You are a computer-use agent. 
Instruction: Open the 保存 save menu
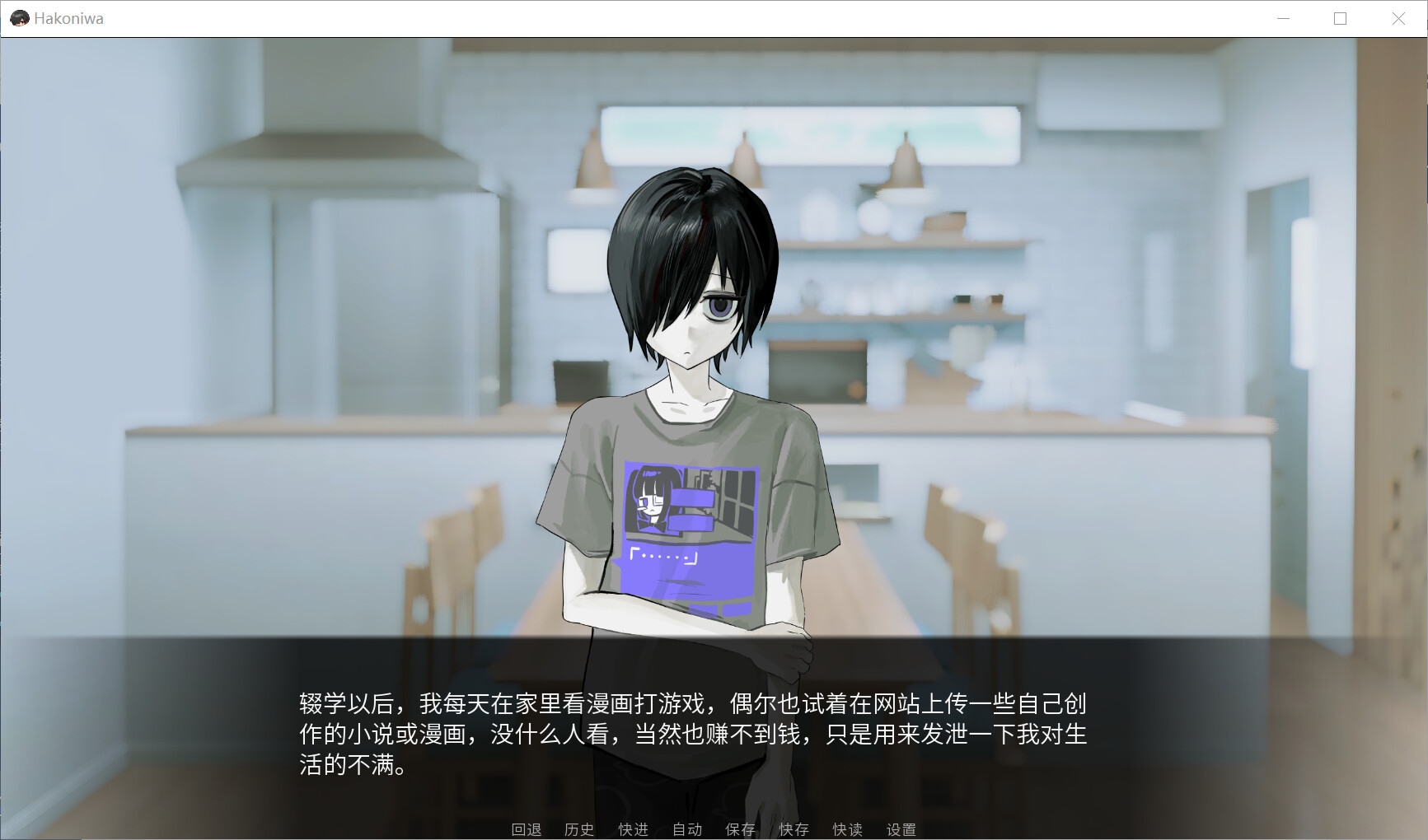point(740,829)
